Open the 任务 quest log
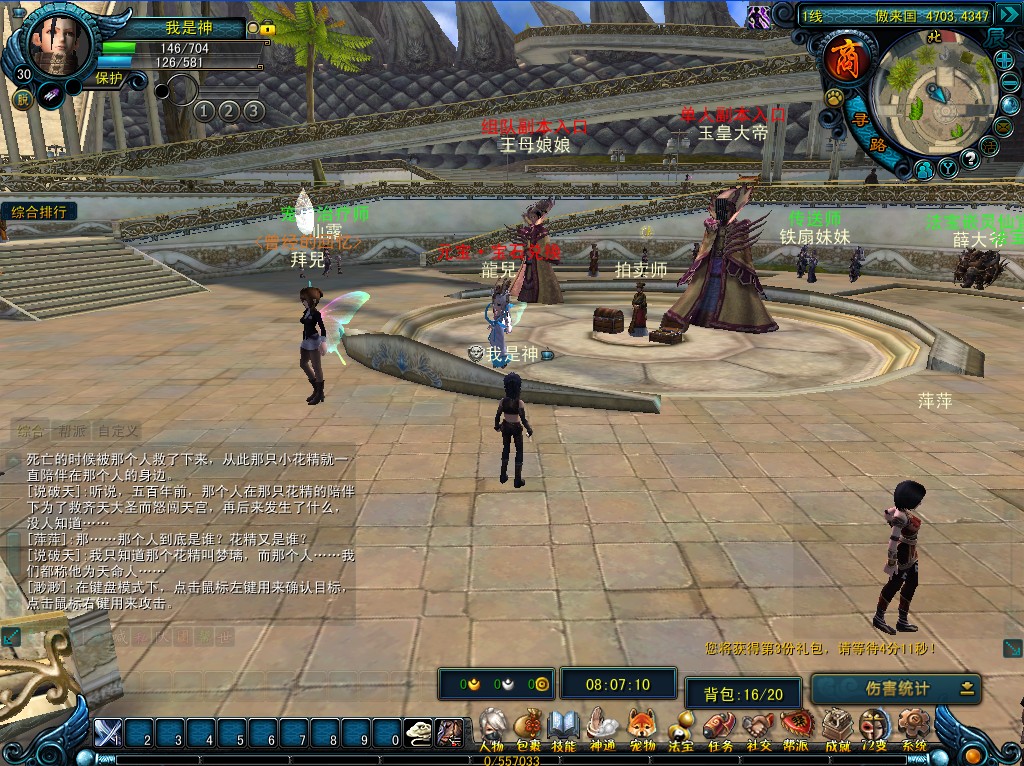This screenshot has height=766, width=1024. coord(719,727)
